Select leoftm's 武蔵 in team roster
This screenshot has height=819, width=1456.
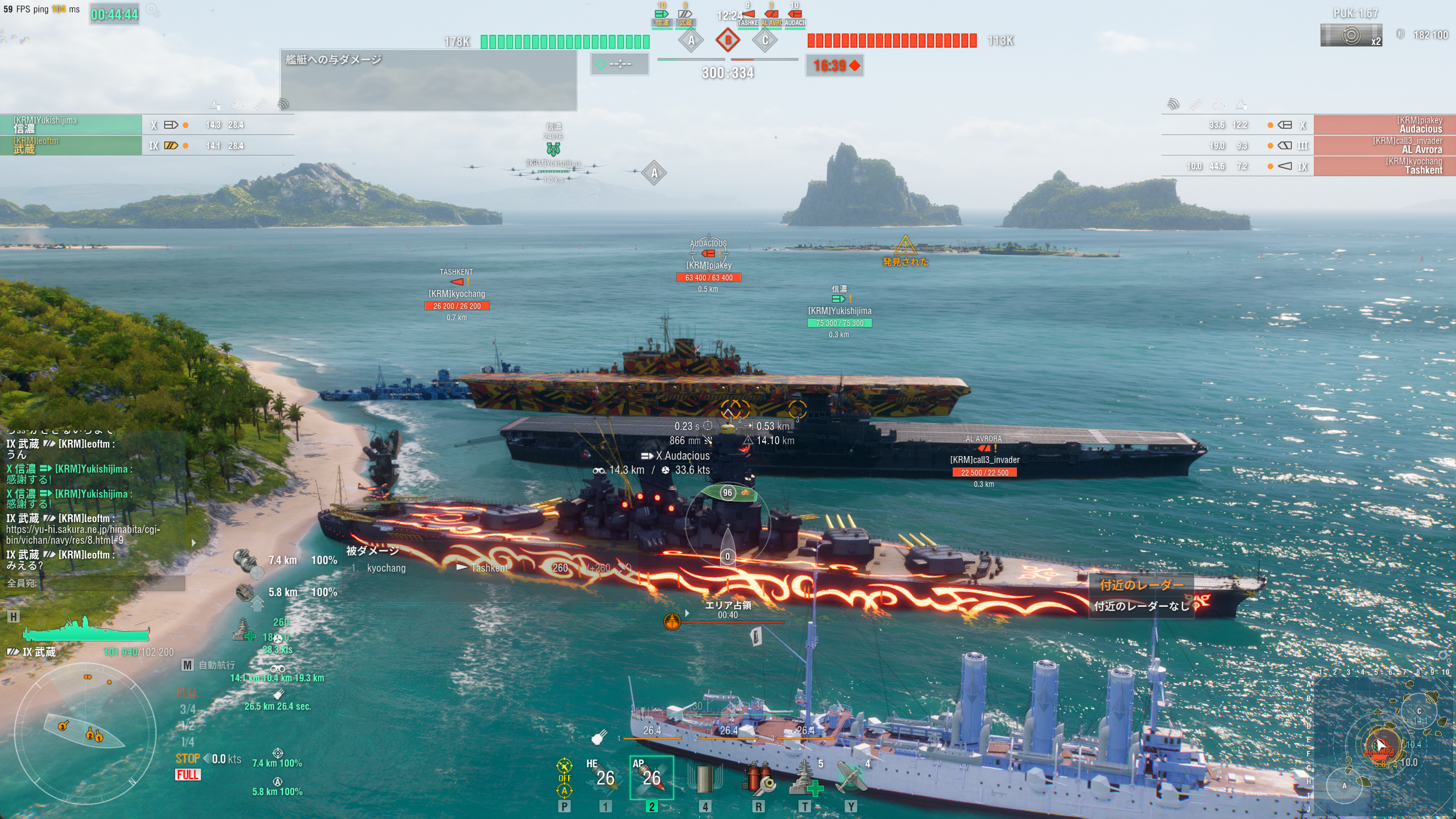pyautogui.click(x=71, y=145)
